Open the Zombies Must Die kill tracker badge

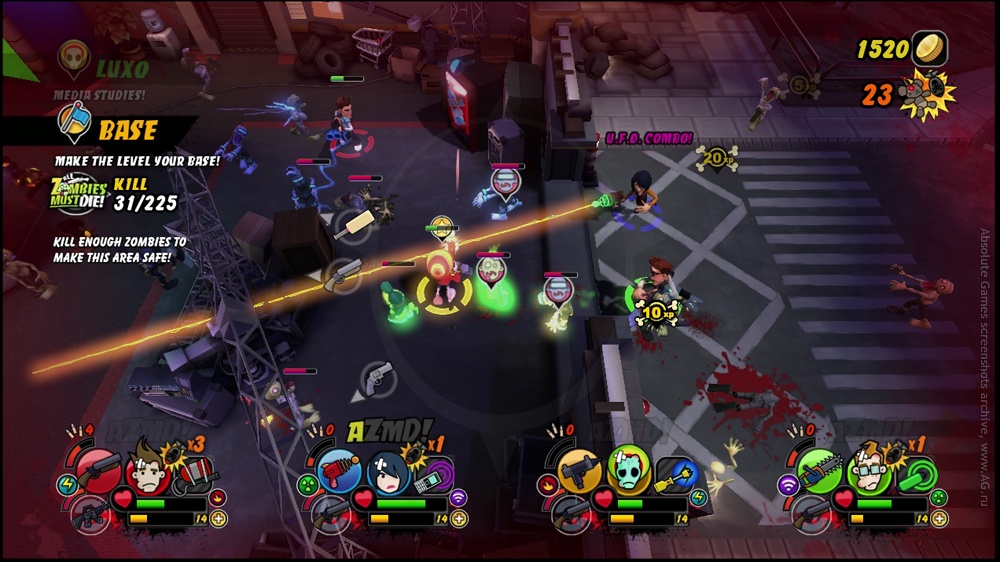point(78,191)
